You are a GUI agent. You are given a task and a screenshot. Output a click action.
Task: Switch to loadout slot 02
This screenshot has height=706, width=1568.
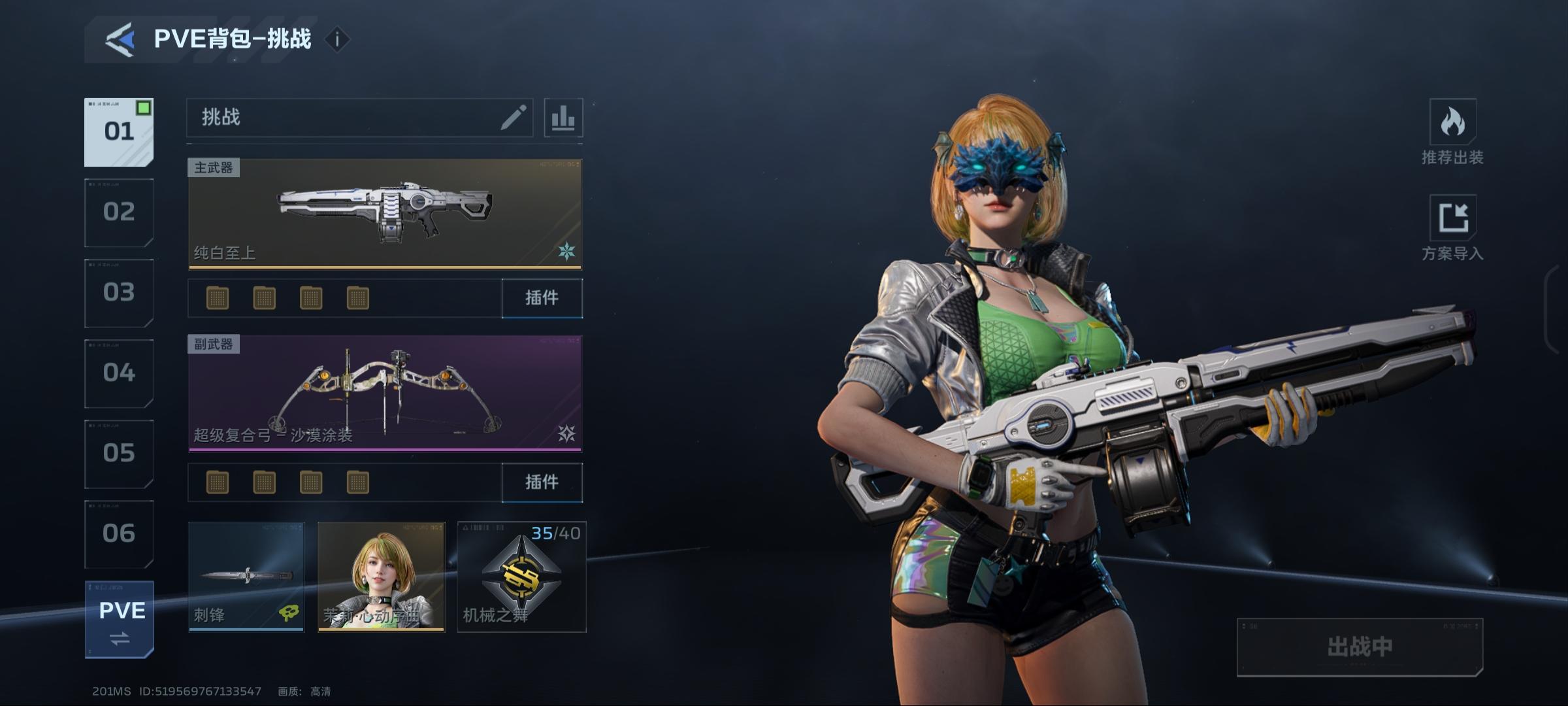coord(119,212)
